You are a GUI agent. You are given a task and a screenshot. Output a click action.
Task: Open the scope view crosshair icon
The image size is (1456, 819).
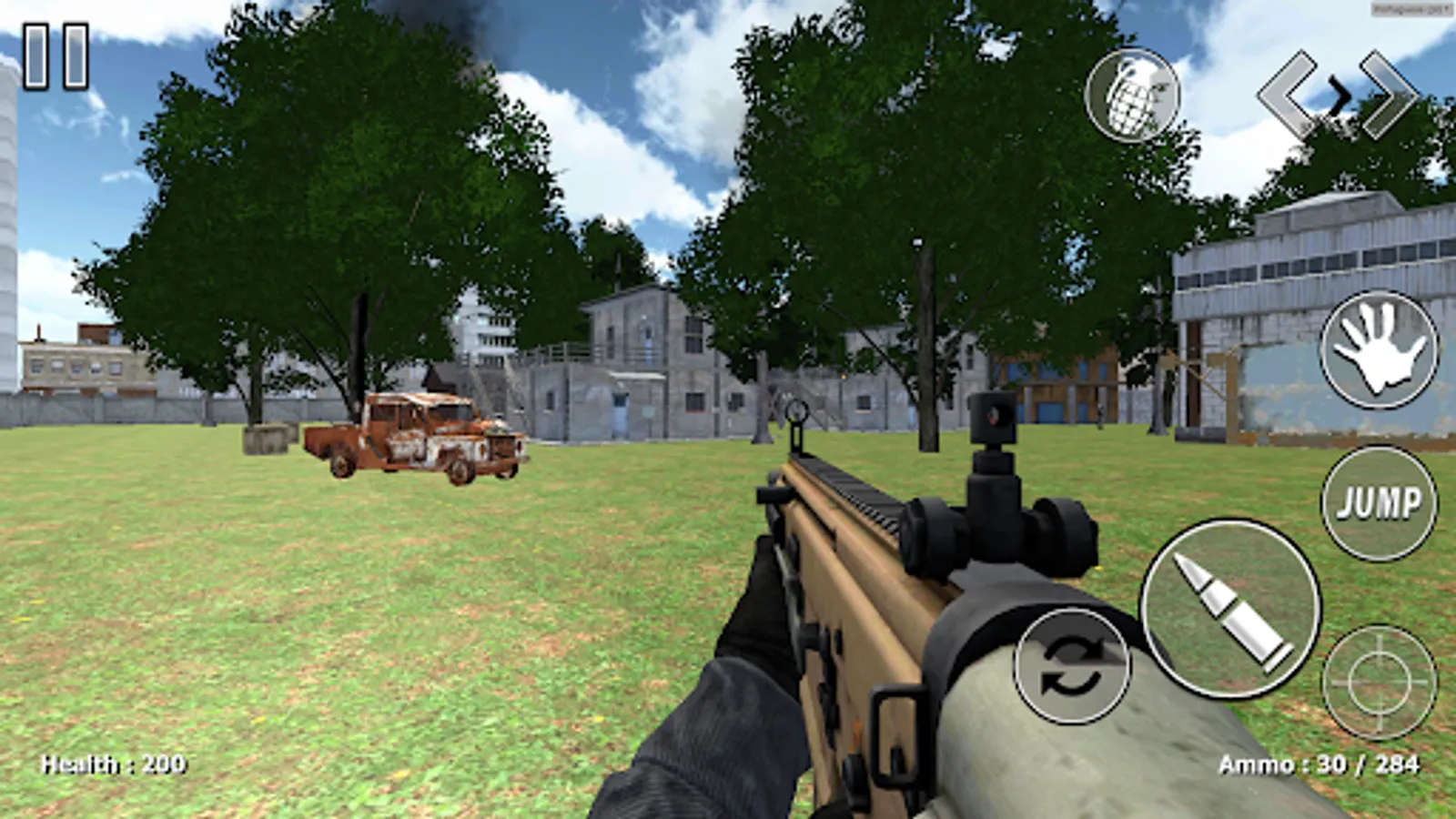point(1380,681)
